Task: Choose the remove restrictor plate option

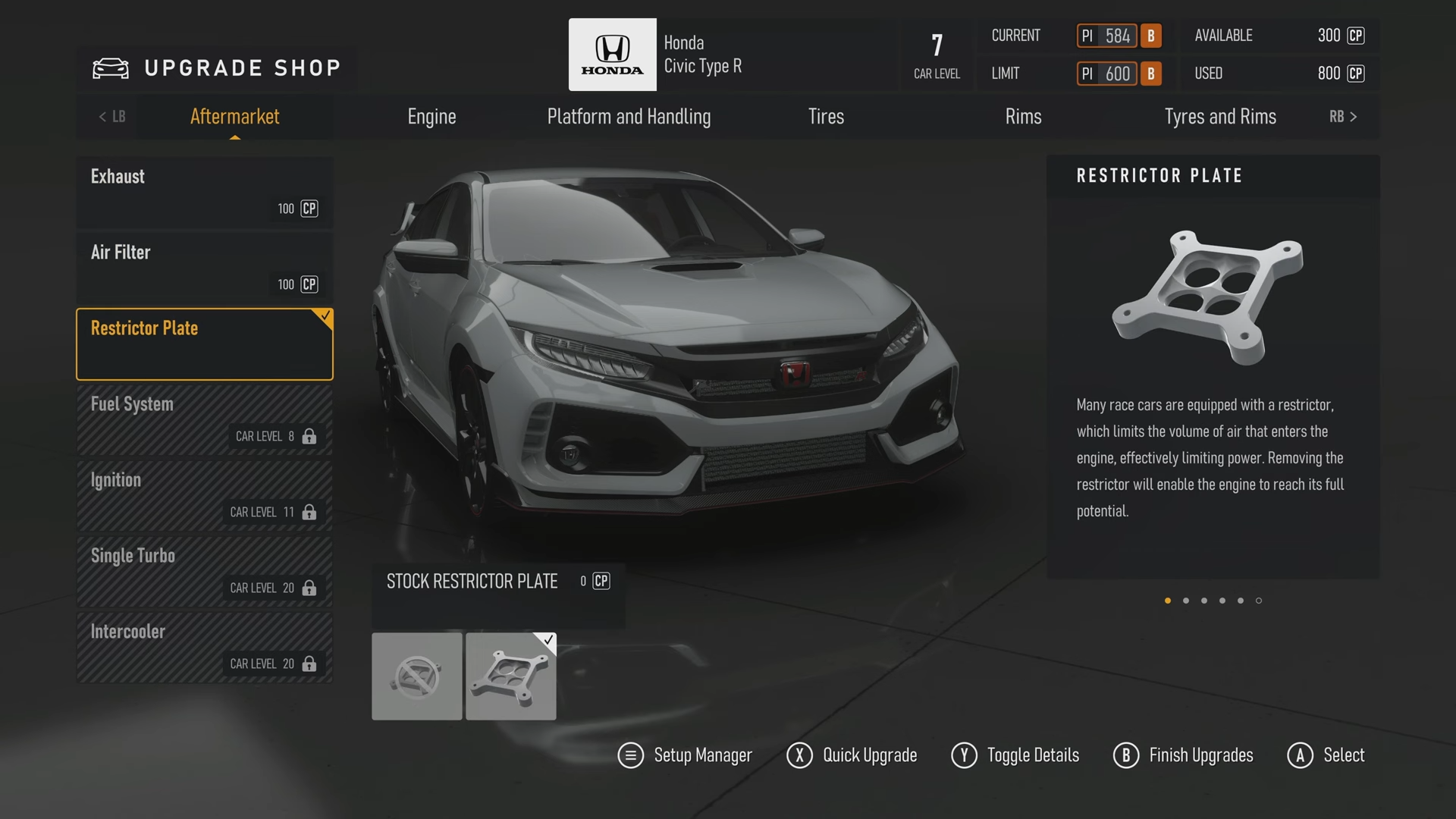Action: tap(416, 676)
